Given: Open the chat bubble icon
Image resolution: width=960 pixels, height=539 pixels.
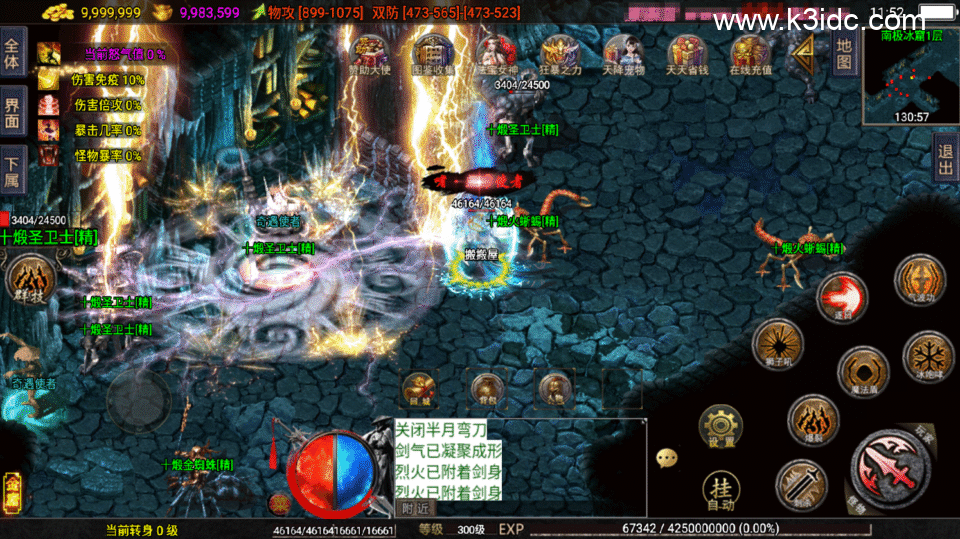Looking at the screenshot, I should tap(667, 458).
